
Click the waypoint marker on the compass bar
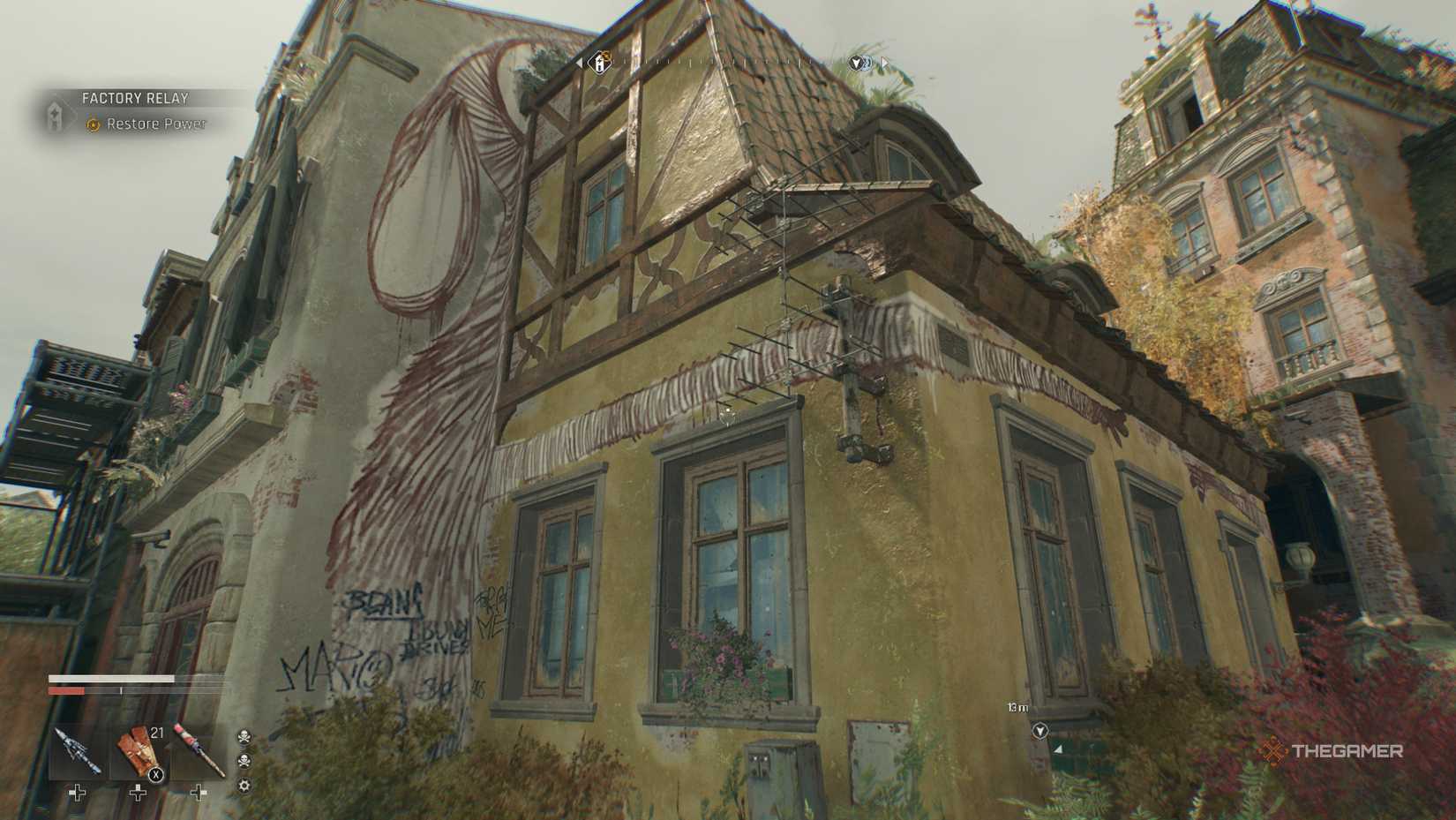(x=857, y=63)
